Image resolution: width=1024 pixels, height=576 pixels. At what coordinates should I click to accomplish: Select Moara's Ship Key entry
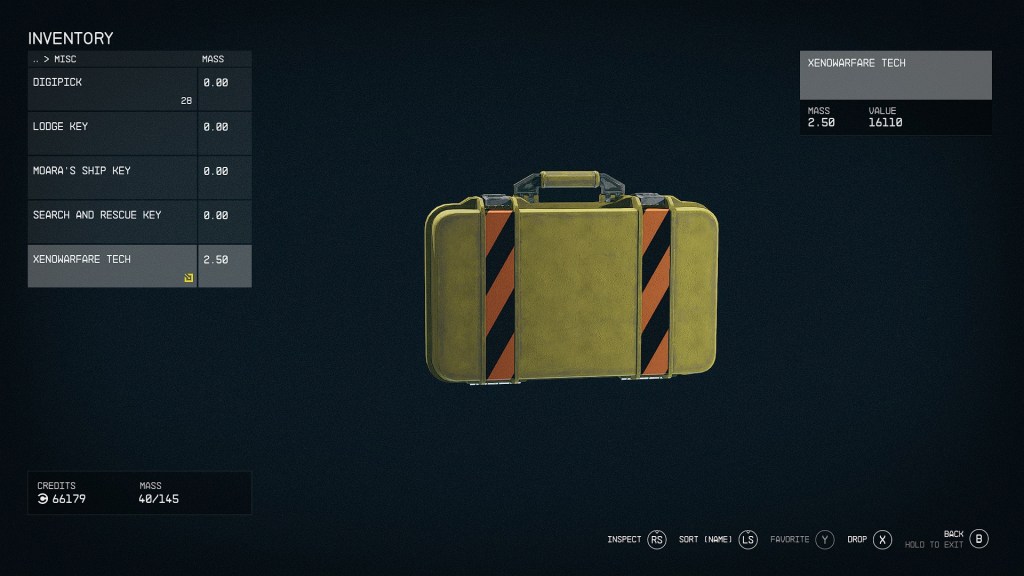112,177
